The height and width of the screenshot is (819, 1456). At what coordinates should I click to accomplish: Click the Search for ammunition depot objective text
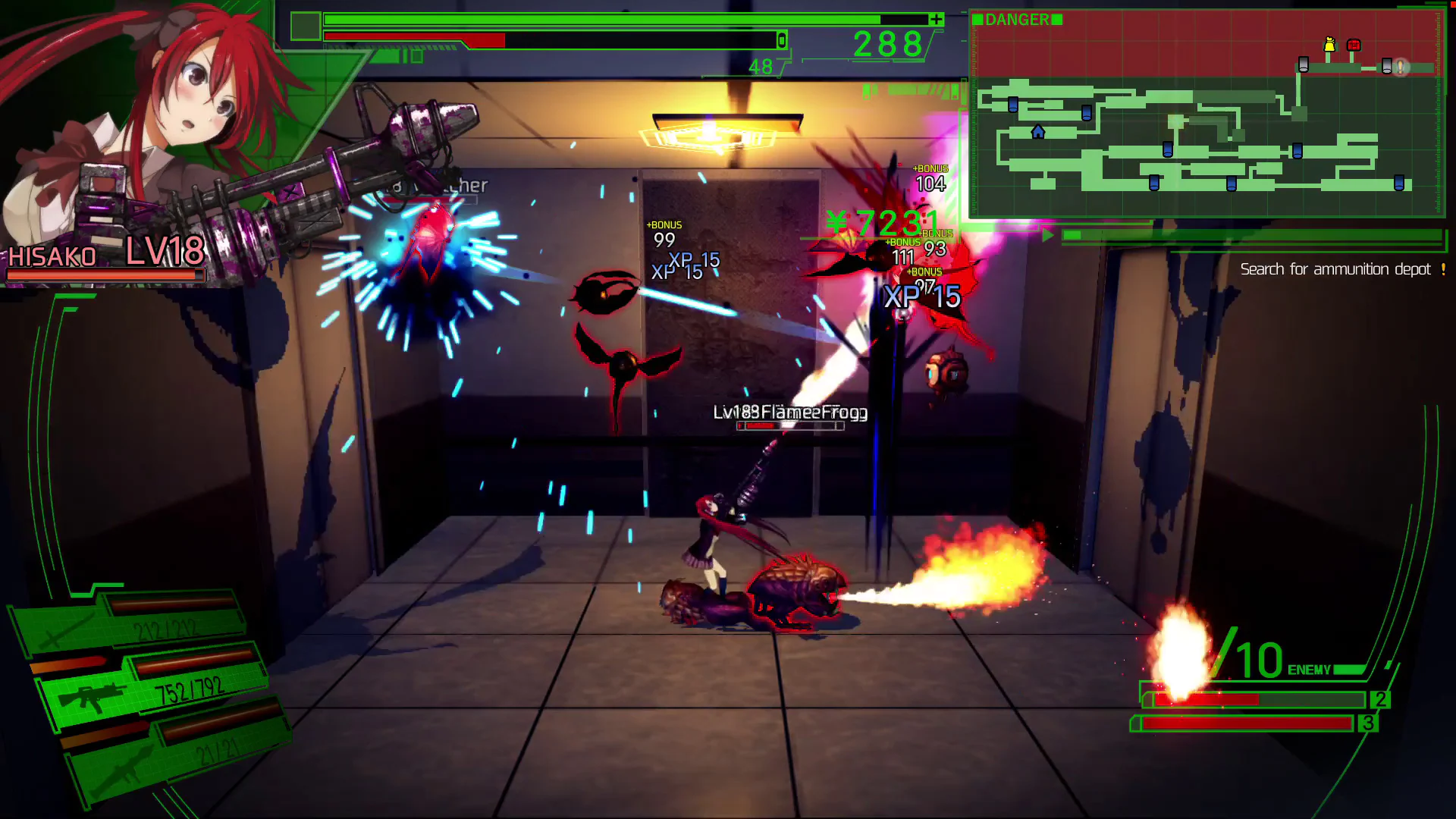[1341, 269]
